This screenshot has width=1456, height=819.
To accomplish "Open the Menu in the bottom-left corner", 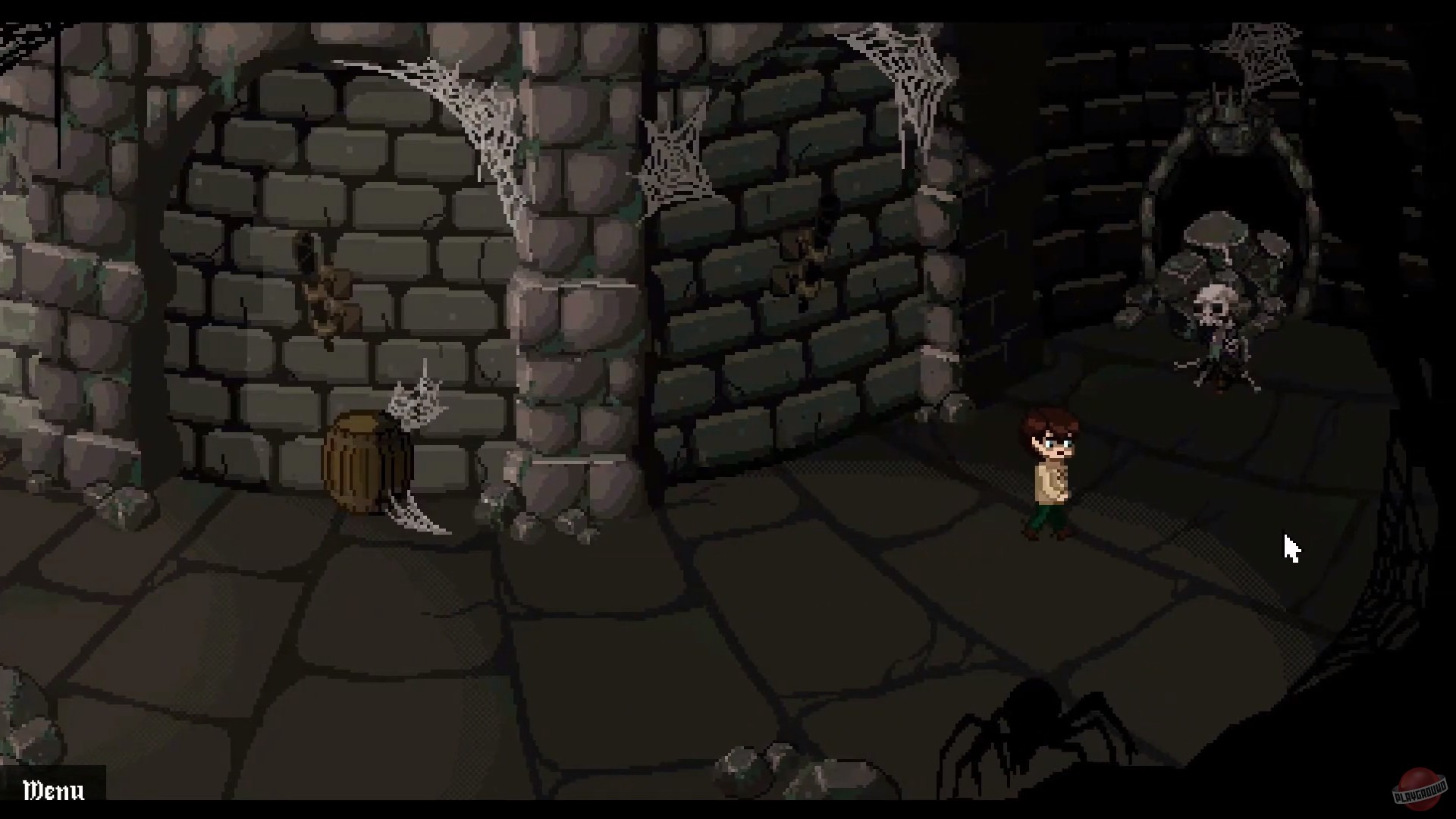I will 52,791.
